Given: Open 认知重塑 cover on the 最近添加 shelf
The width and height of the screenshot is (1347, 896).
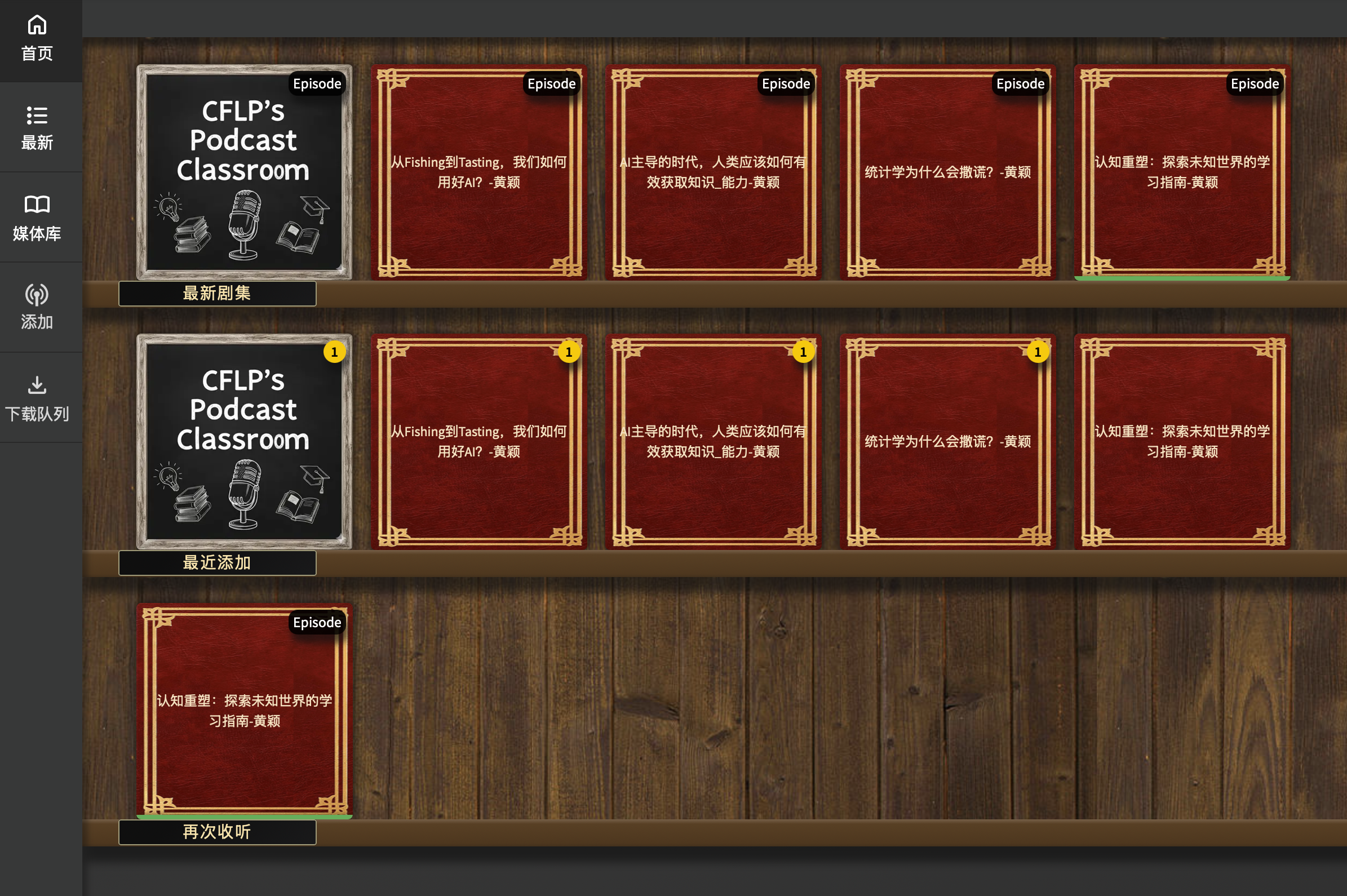Looking at the screenshot, I should (1181, 441).
